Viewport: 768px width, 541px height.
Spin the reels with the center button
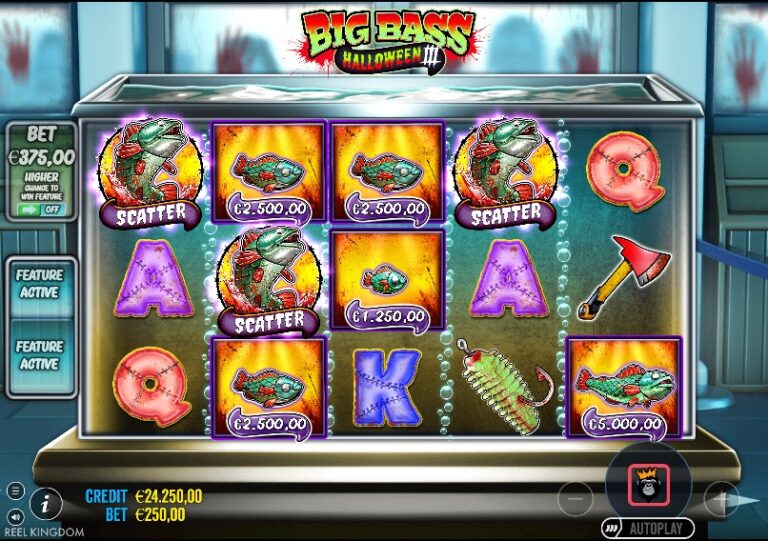[x=647, y=485]
